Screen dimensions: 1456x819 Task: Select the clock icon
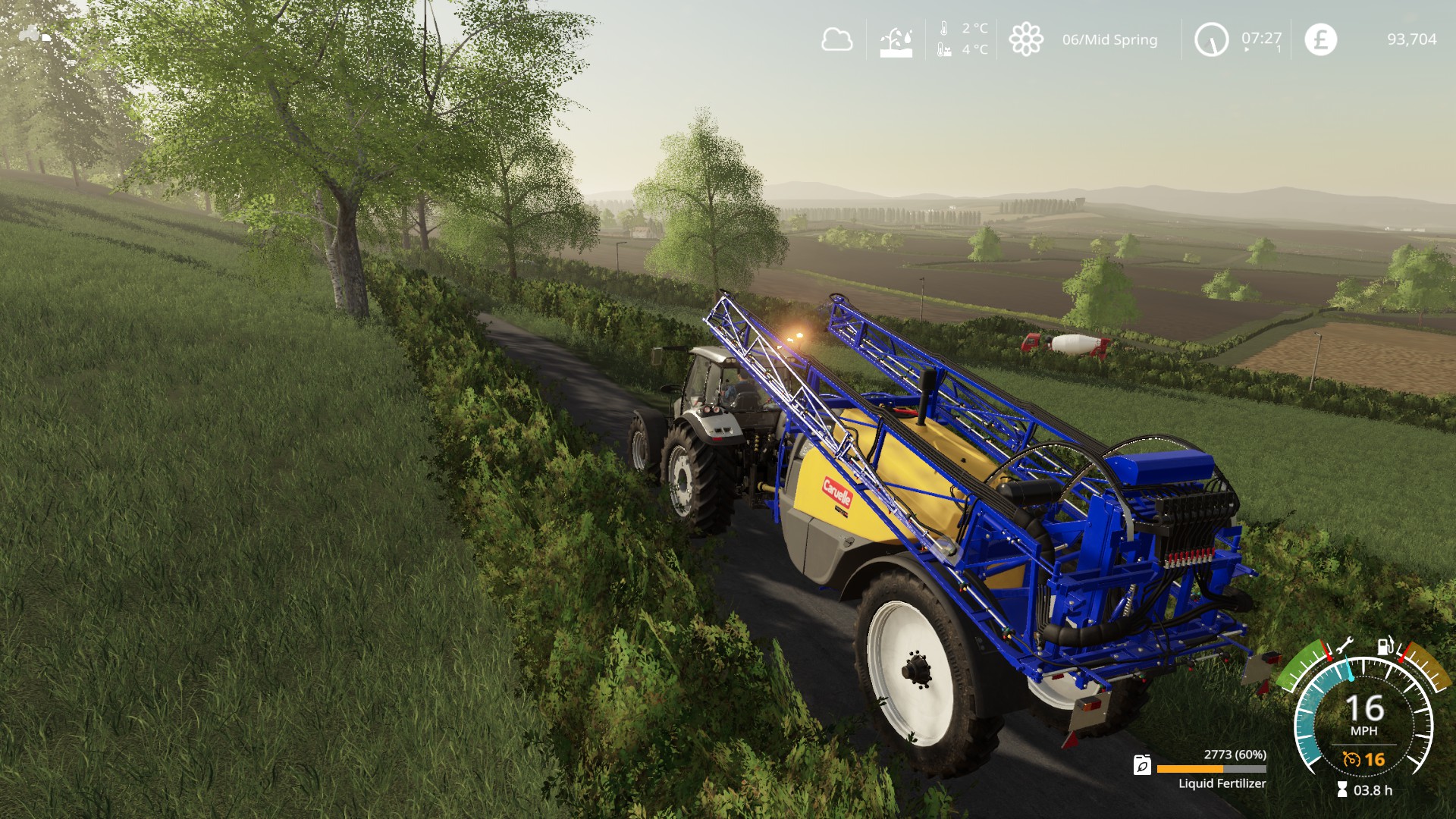click(x=1211, y=39)
